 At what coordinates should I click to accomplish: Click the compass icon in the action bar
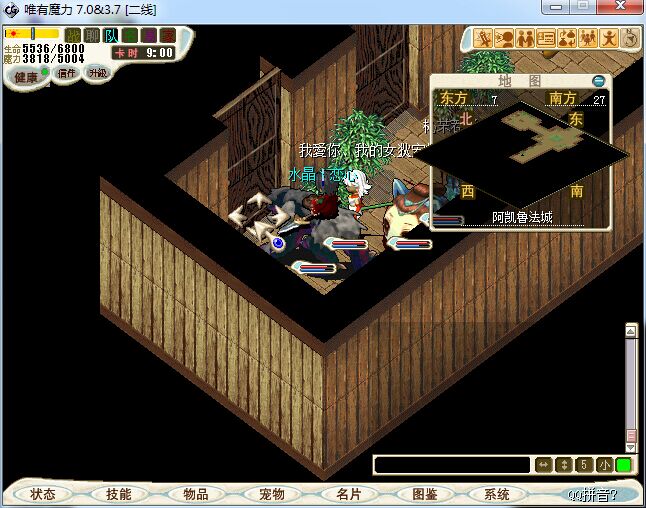(x=630, y=39)
